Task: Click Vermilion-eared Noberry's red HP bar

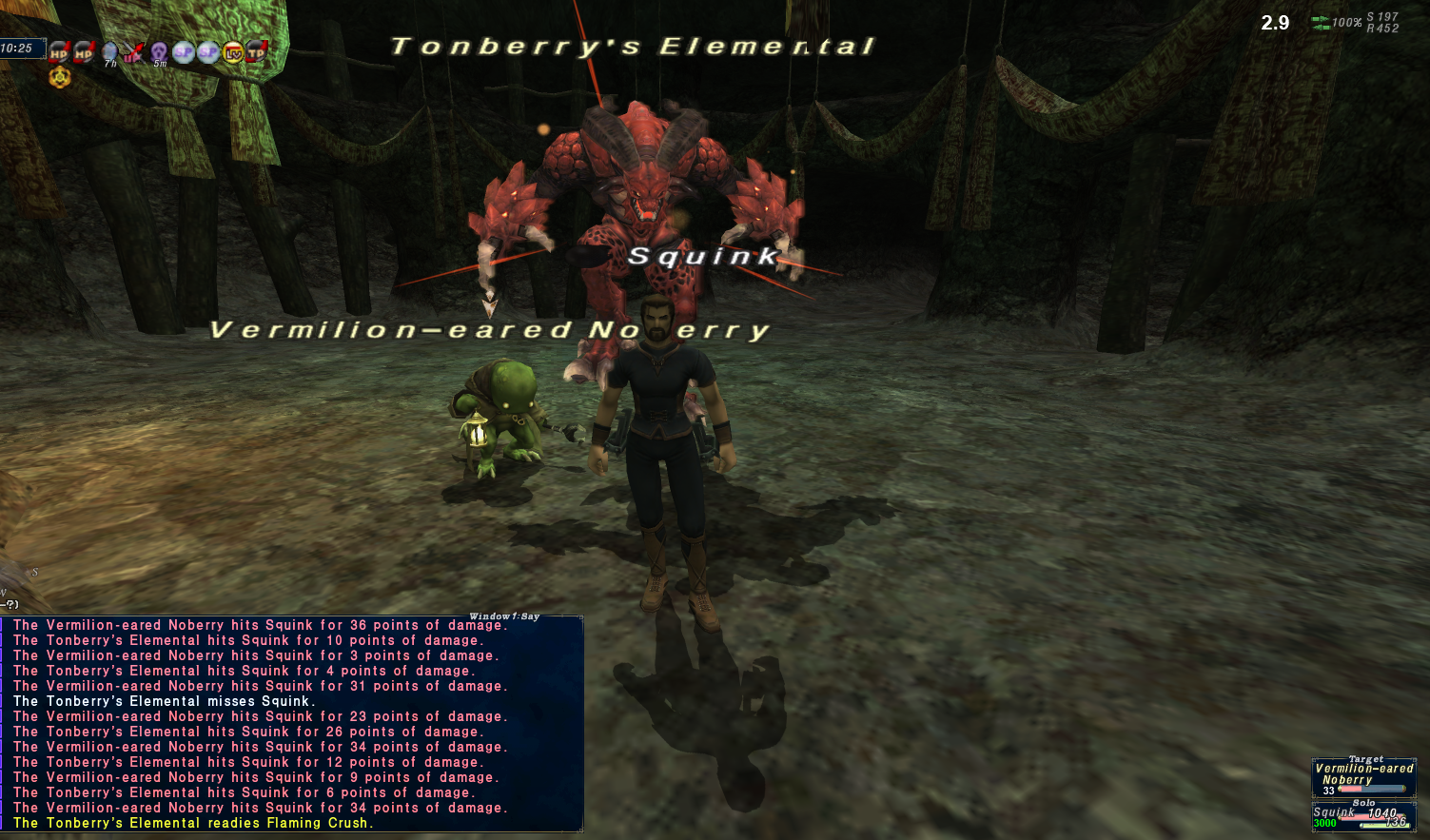Action: click(x=1351, y=789)
